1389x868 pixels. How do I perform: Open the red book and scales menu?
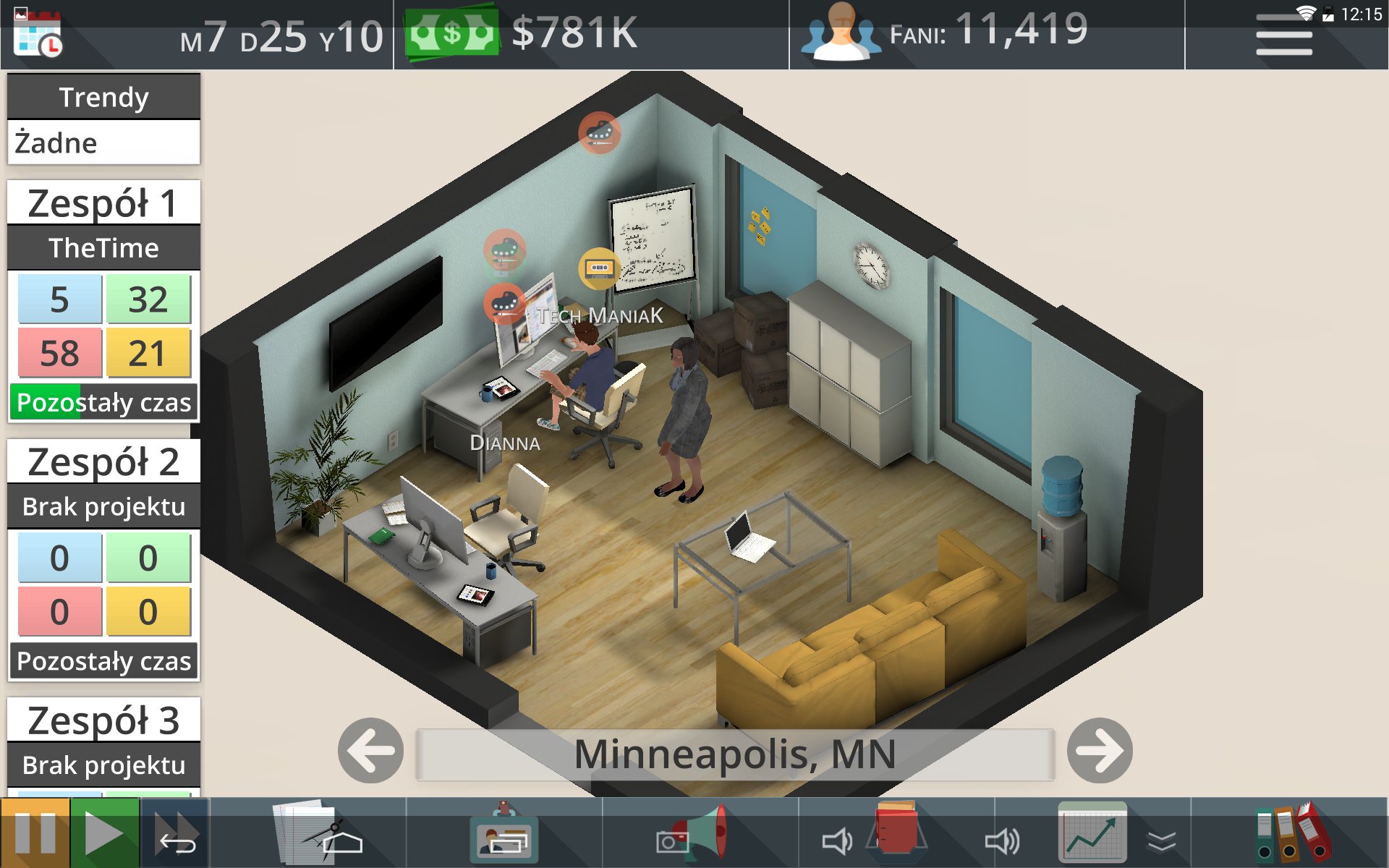click(897, 833)
